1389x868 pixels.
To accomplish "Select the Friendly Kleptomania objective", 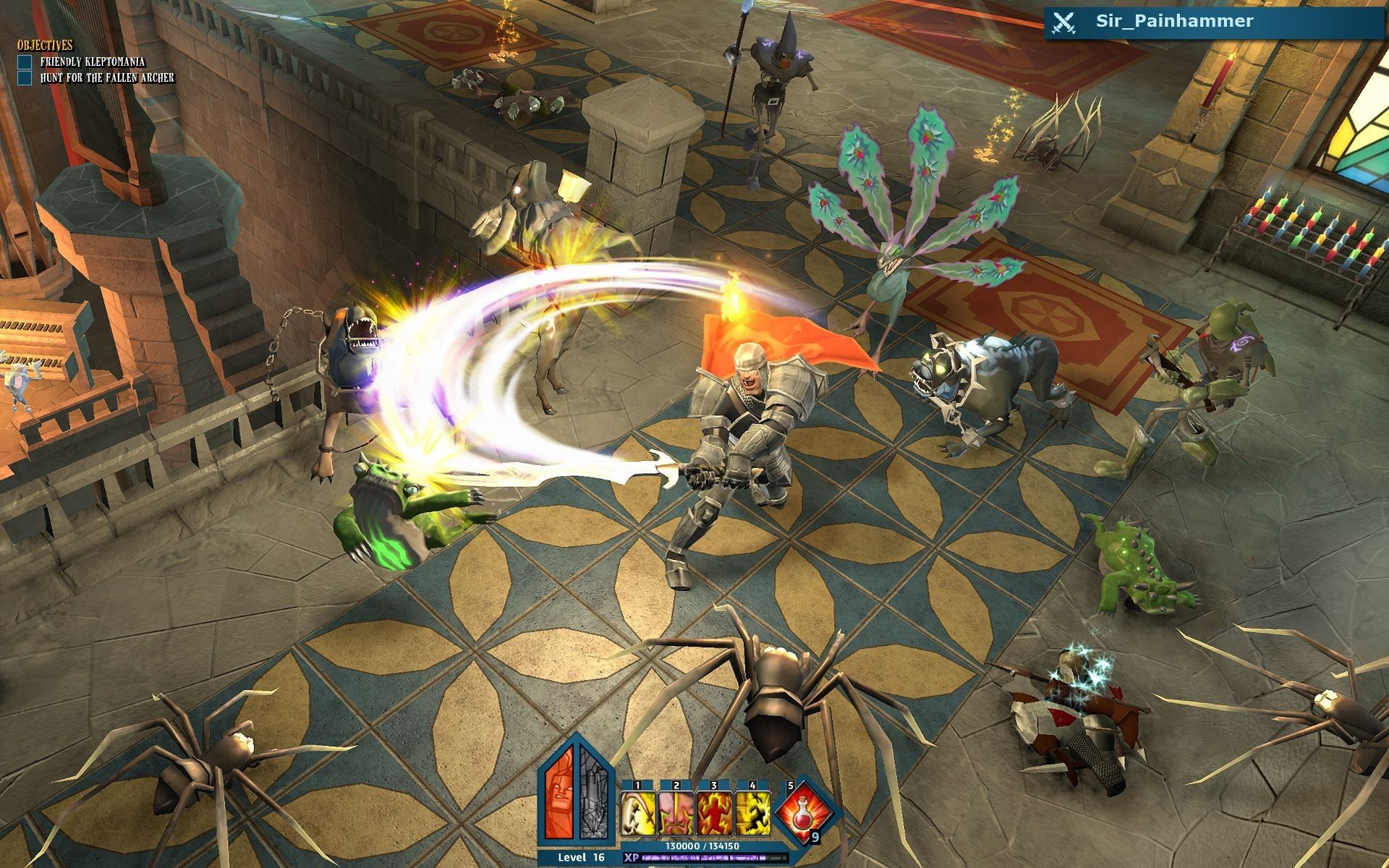I will click(92, 62).
